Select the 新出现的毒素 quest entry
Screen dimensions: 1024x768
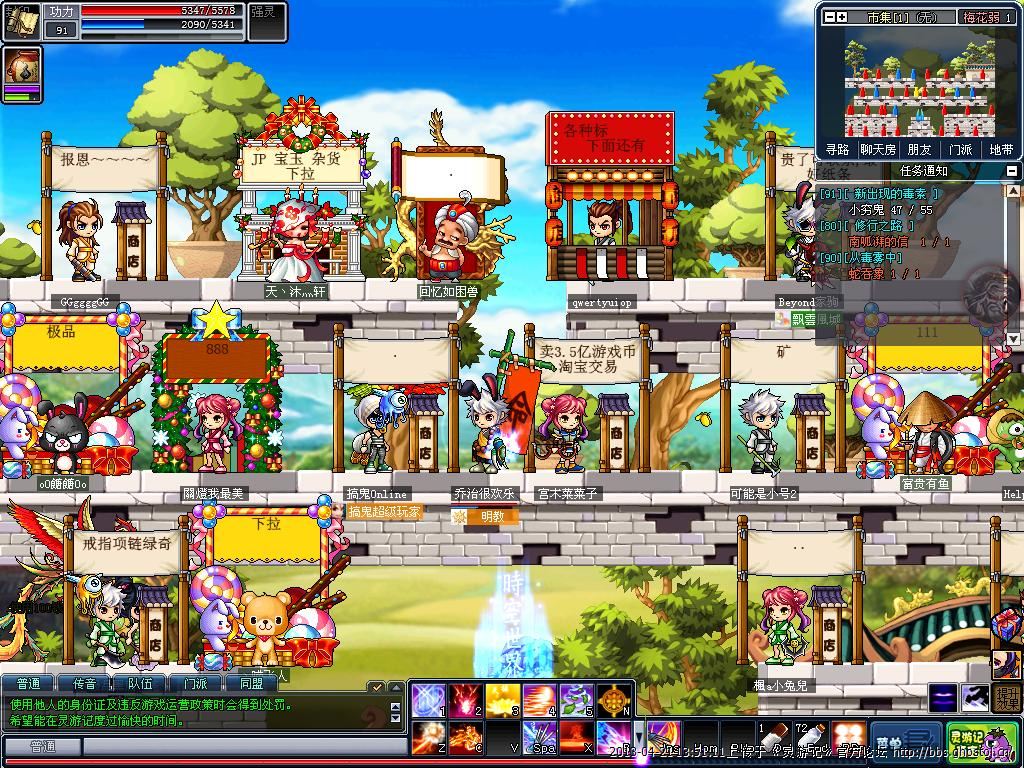880,194
